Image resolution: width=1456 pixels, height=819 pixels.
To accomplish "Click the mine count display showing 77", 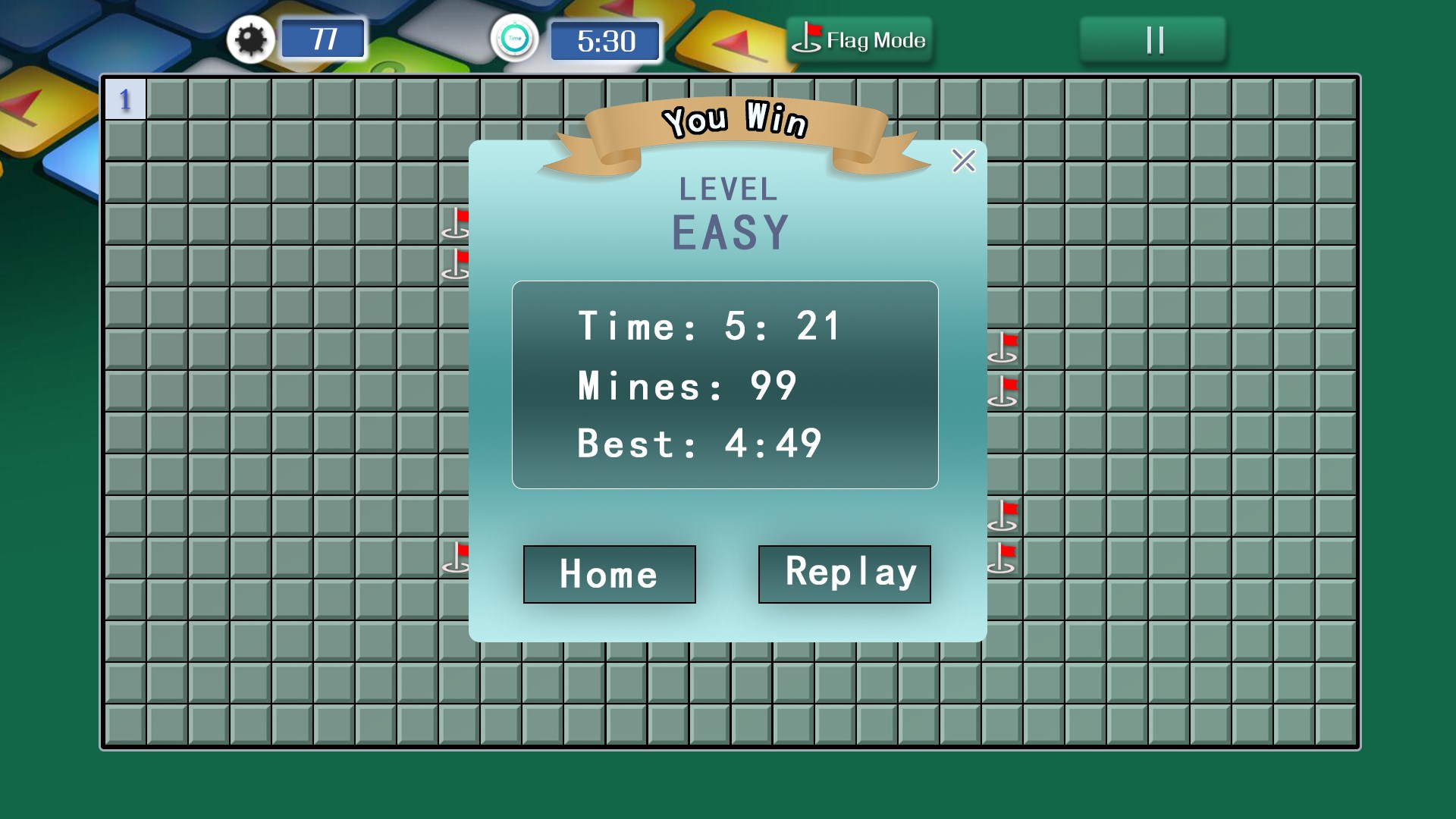I will click(322, 39).
